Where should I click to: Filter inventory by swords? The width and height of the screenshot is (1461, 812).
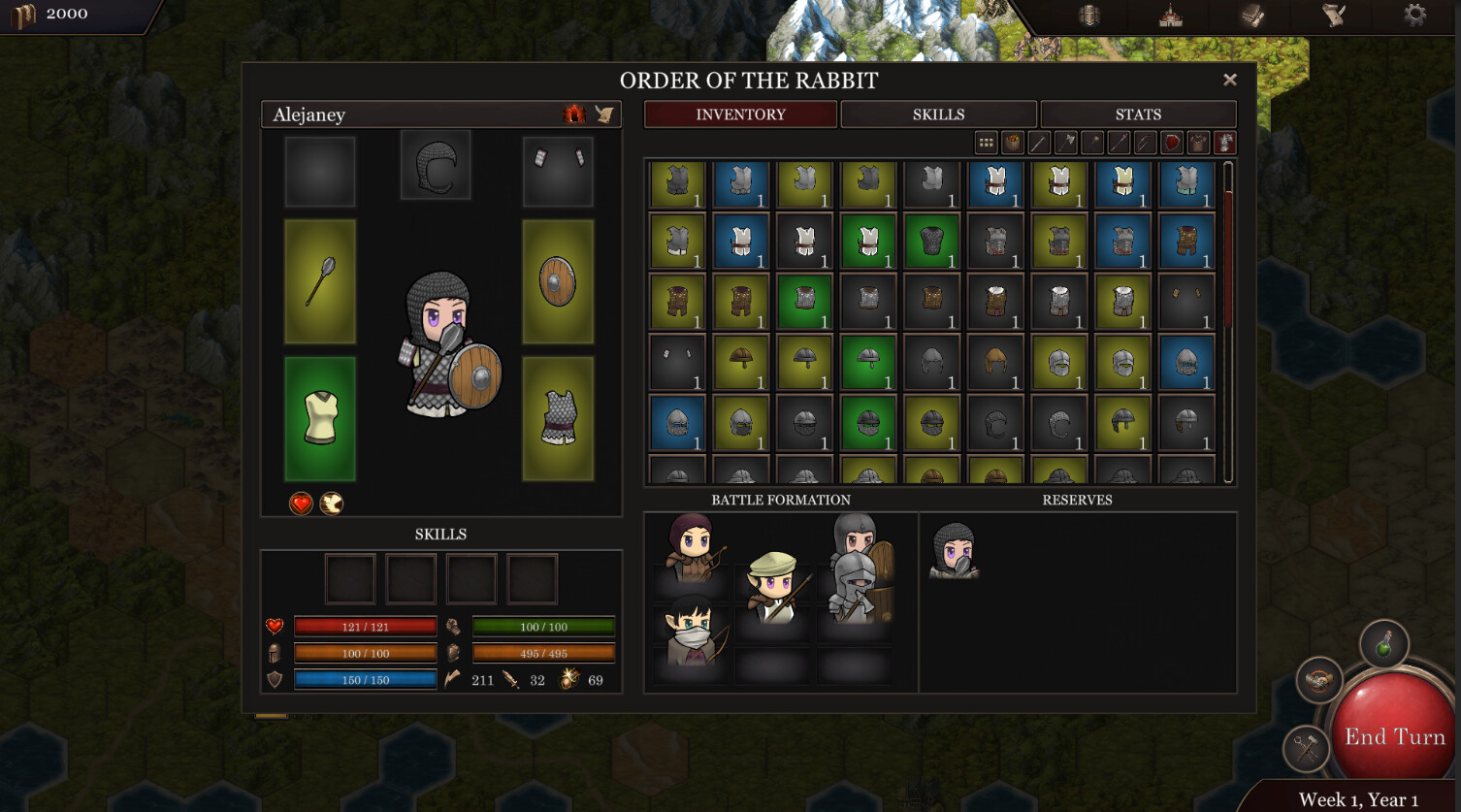click(x=1038, y=143)
